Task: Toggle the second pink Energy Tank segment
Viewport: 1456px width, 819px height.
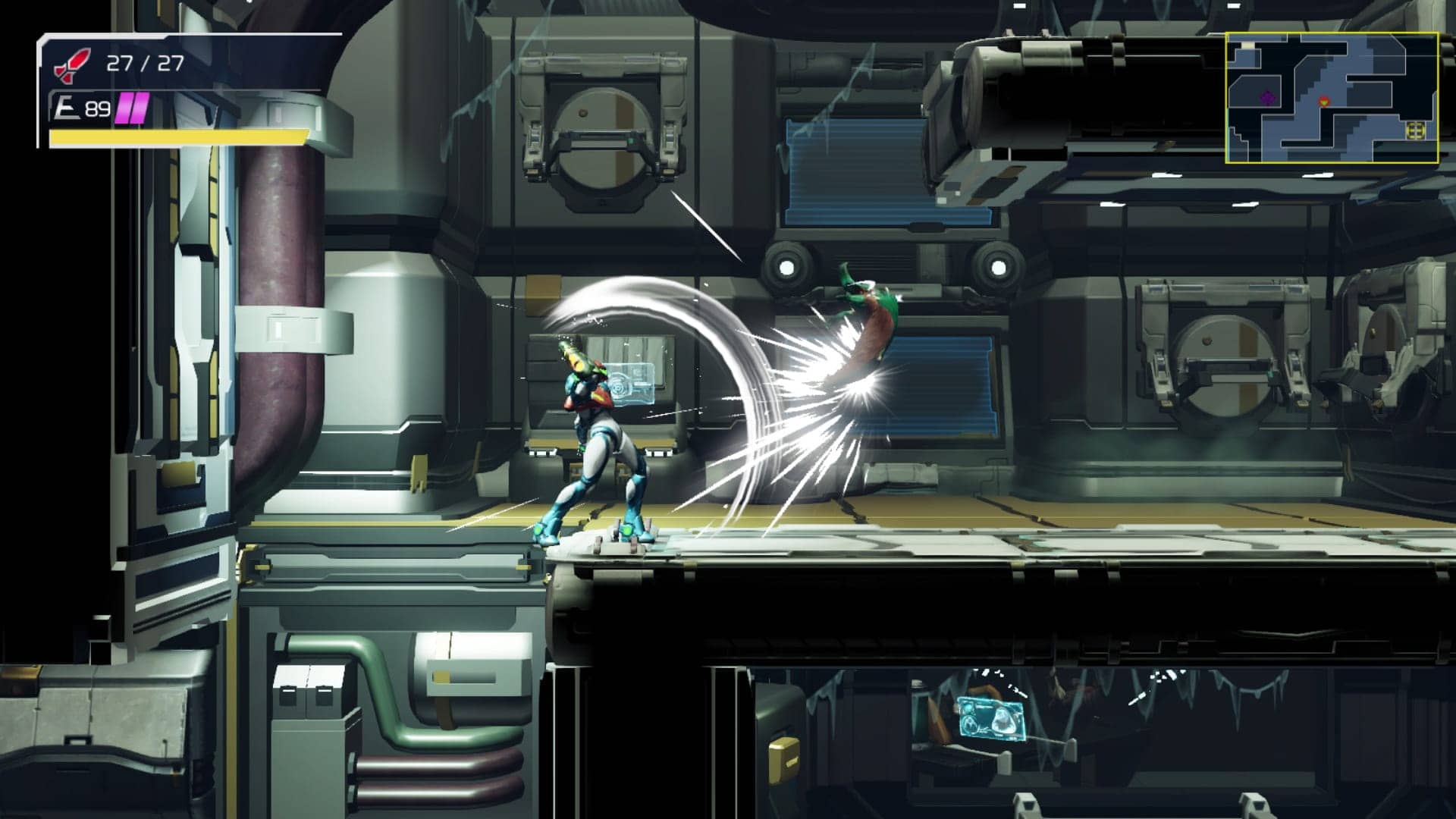Action: pyautogui.click(x=137, y=106)
